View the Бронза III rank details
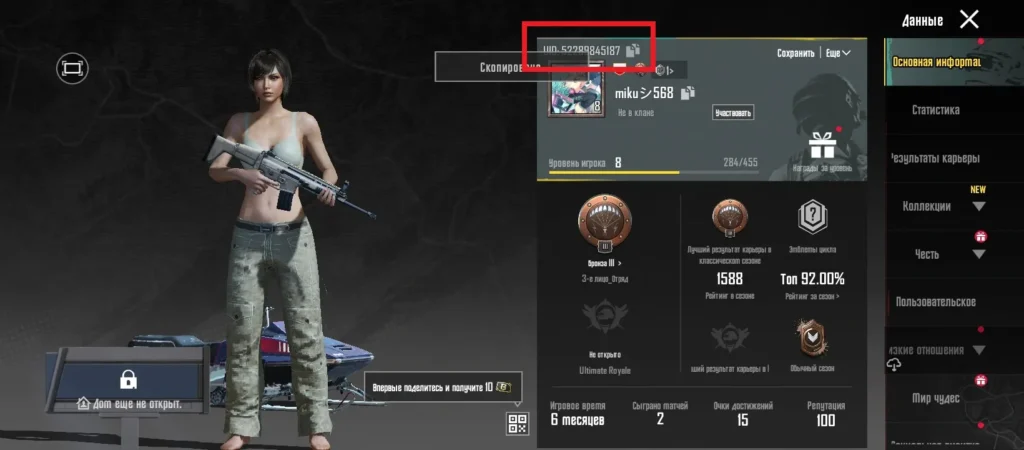Viewport: 1024px width, 450px height. (605, 263)
